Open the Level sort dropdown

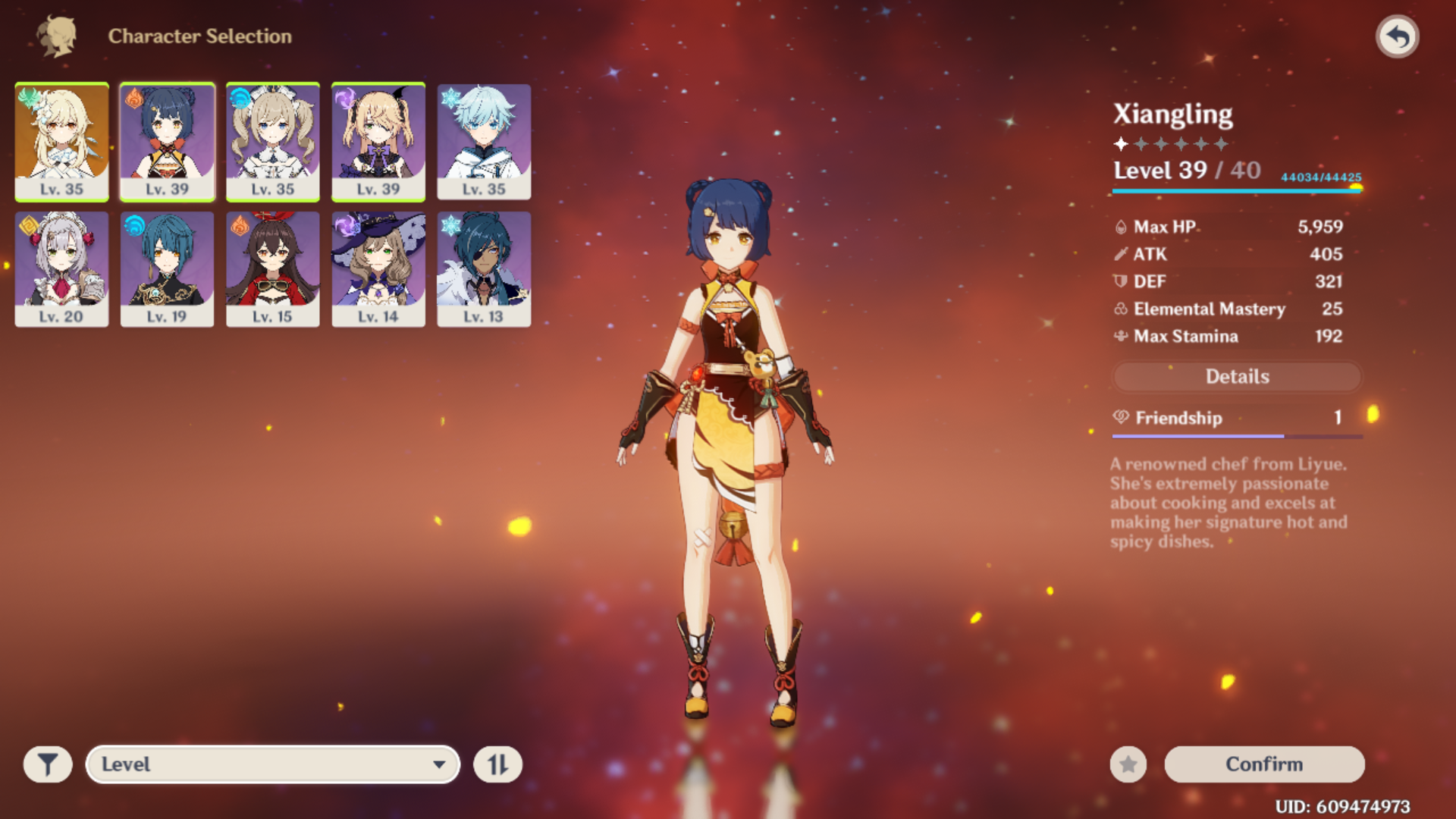pyautogui.click(x=273, y=764)
